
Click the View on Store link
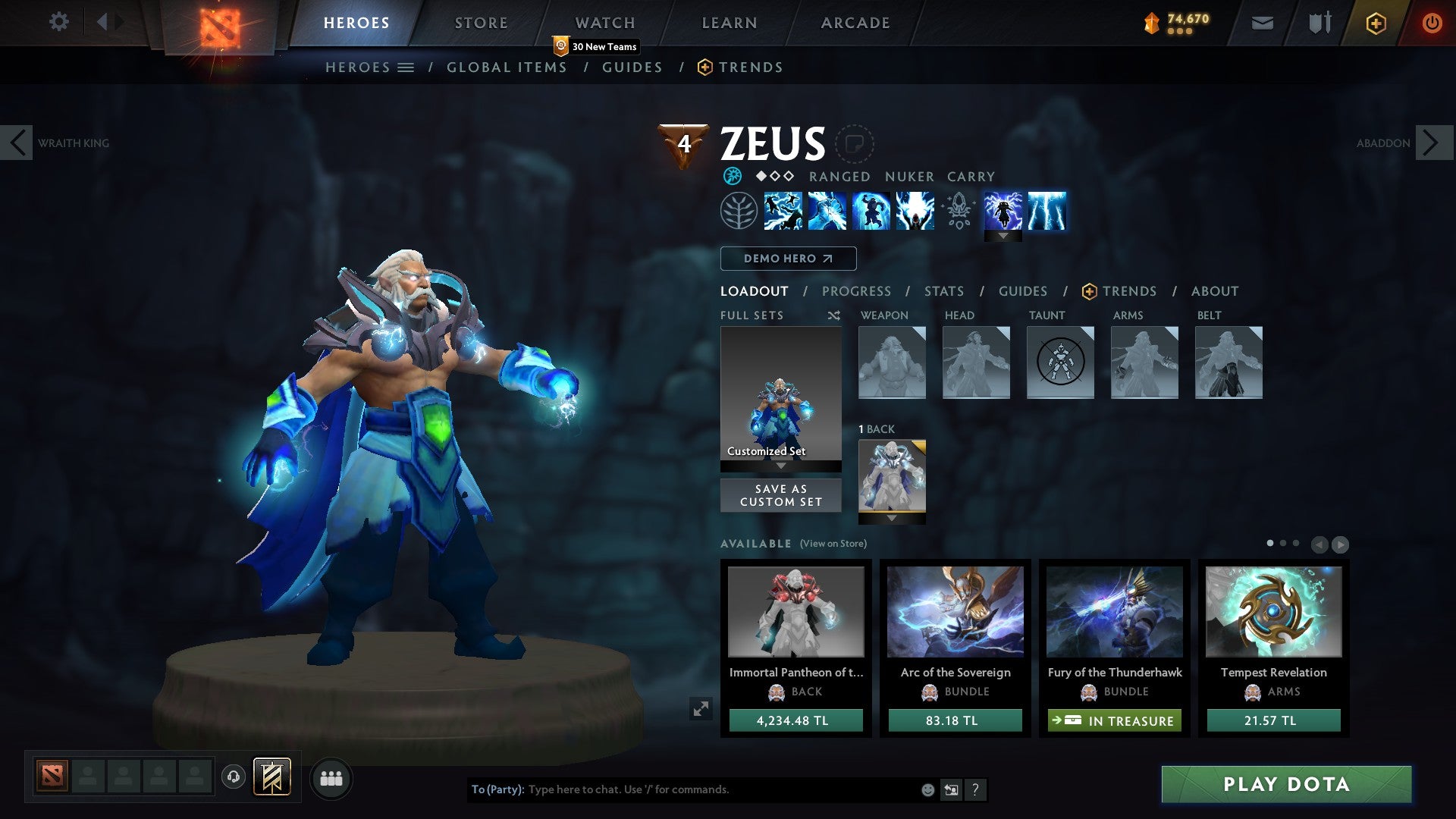(x=833, y=544)
